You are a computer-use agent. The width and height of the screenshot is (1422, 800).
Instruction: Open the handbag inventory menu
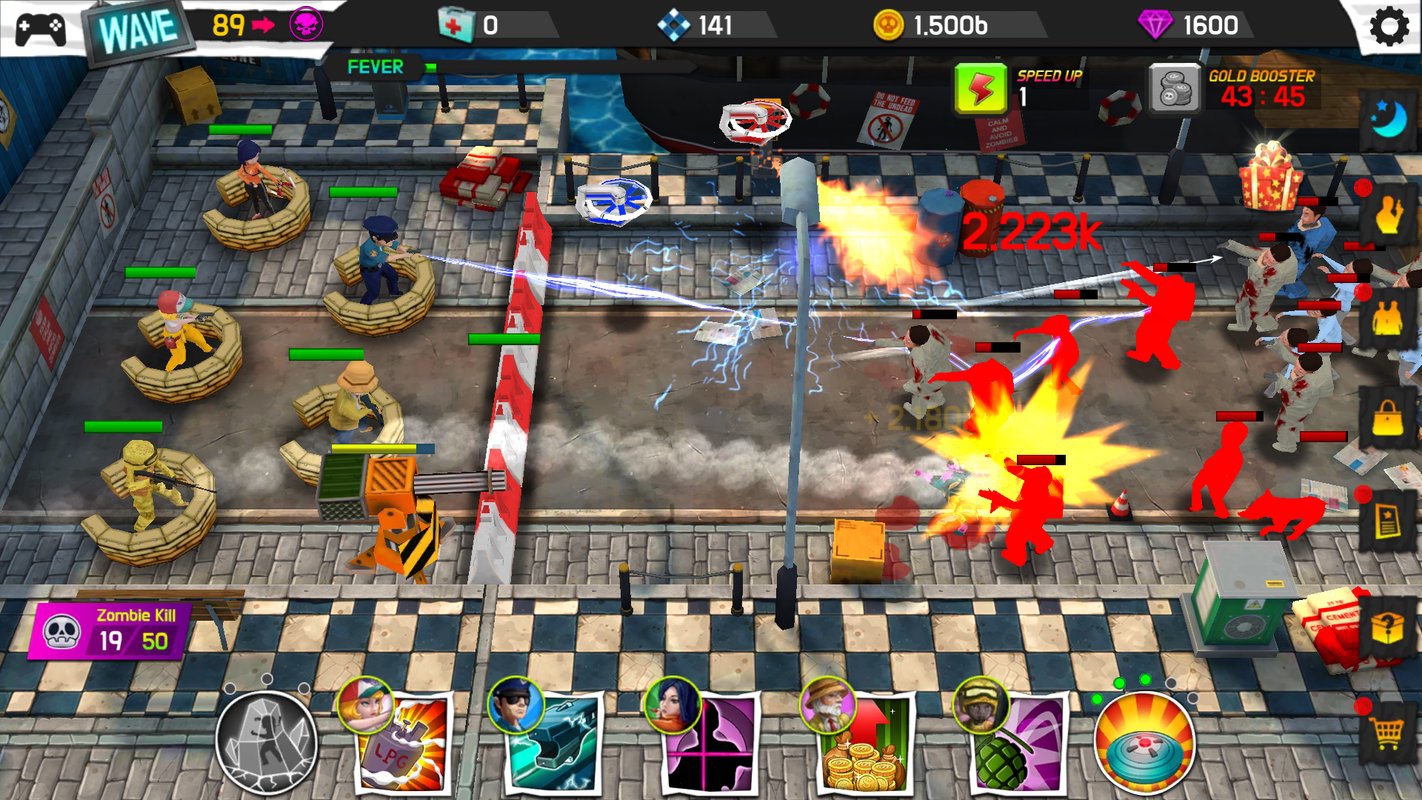tap(1388, 418)
